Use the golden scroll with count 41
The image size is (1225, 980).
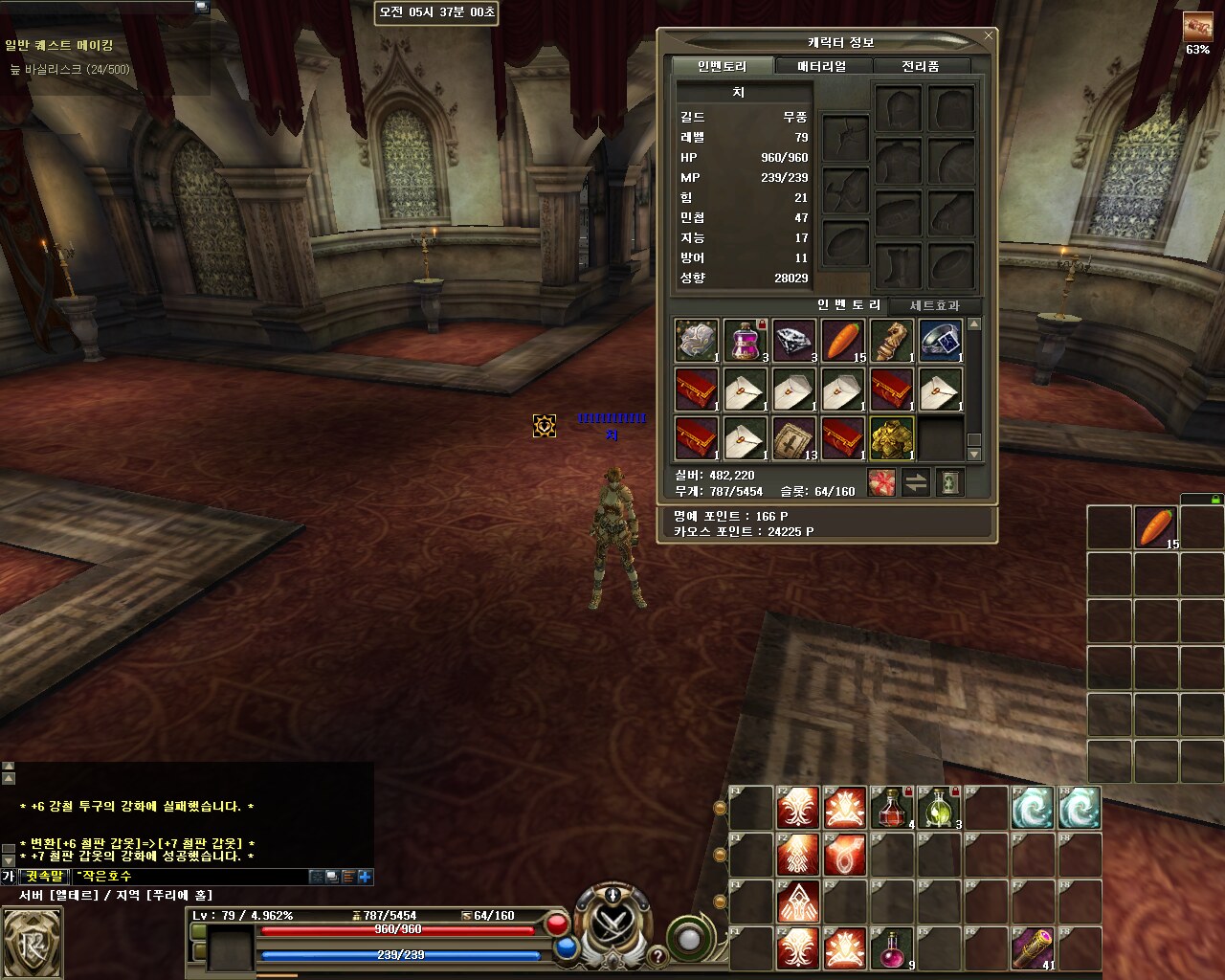[1033, 947]
